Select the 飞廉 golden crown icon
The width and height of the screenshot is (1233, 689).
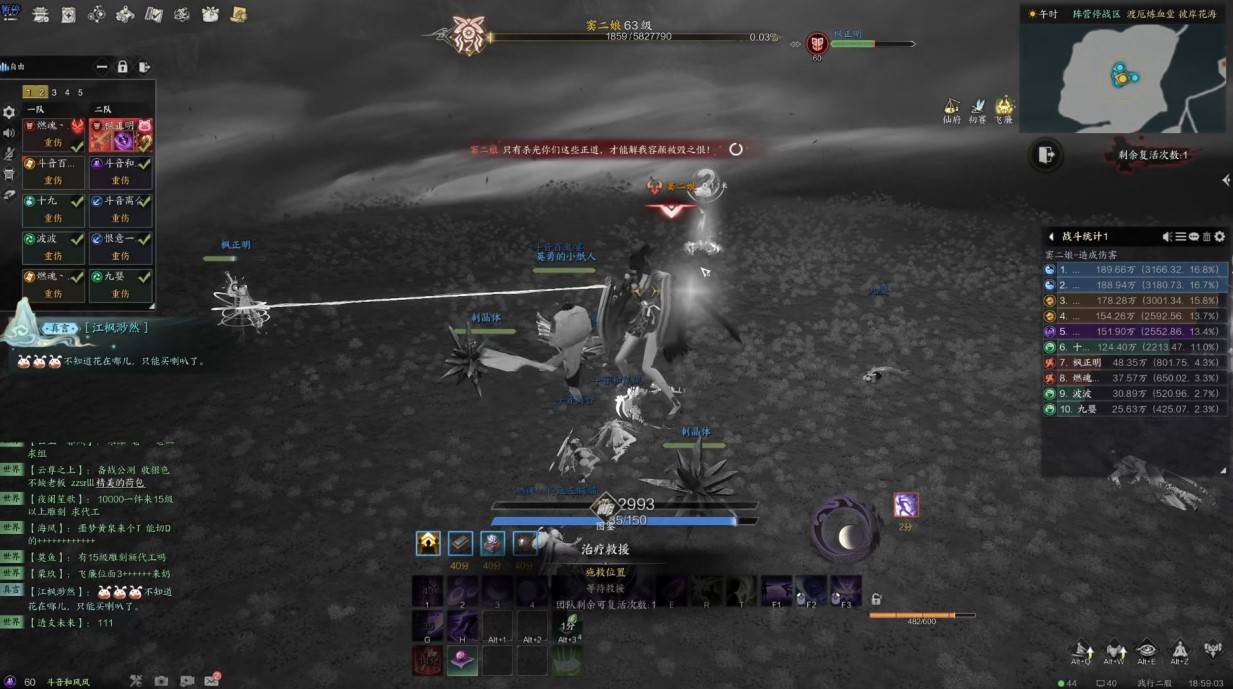pos(1004,106)
